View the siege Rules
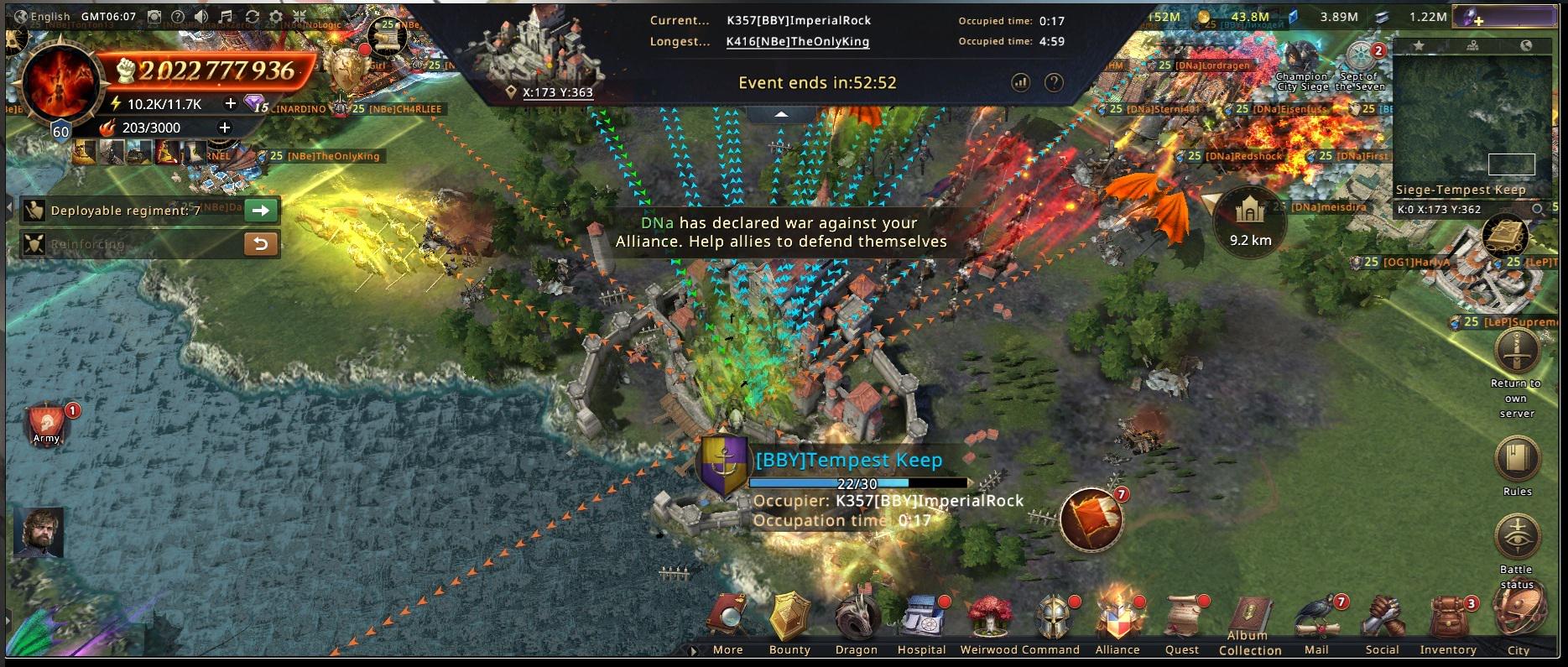This screenshot has height=667, width=1568. (1517, 460)
